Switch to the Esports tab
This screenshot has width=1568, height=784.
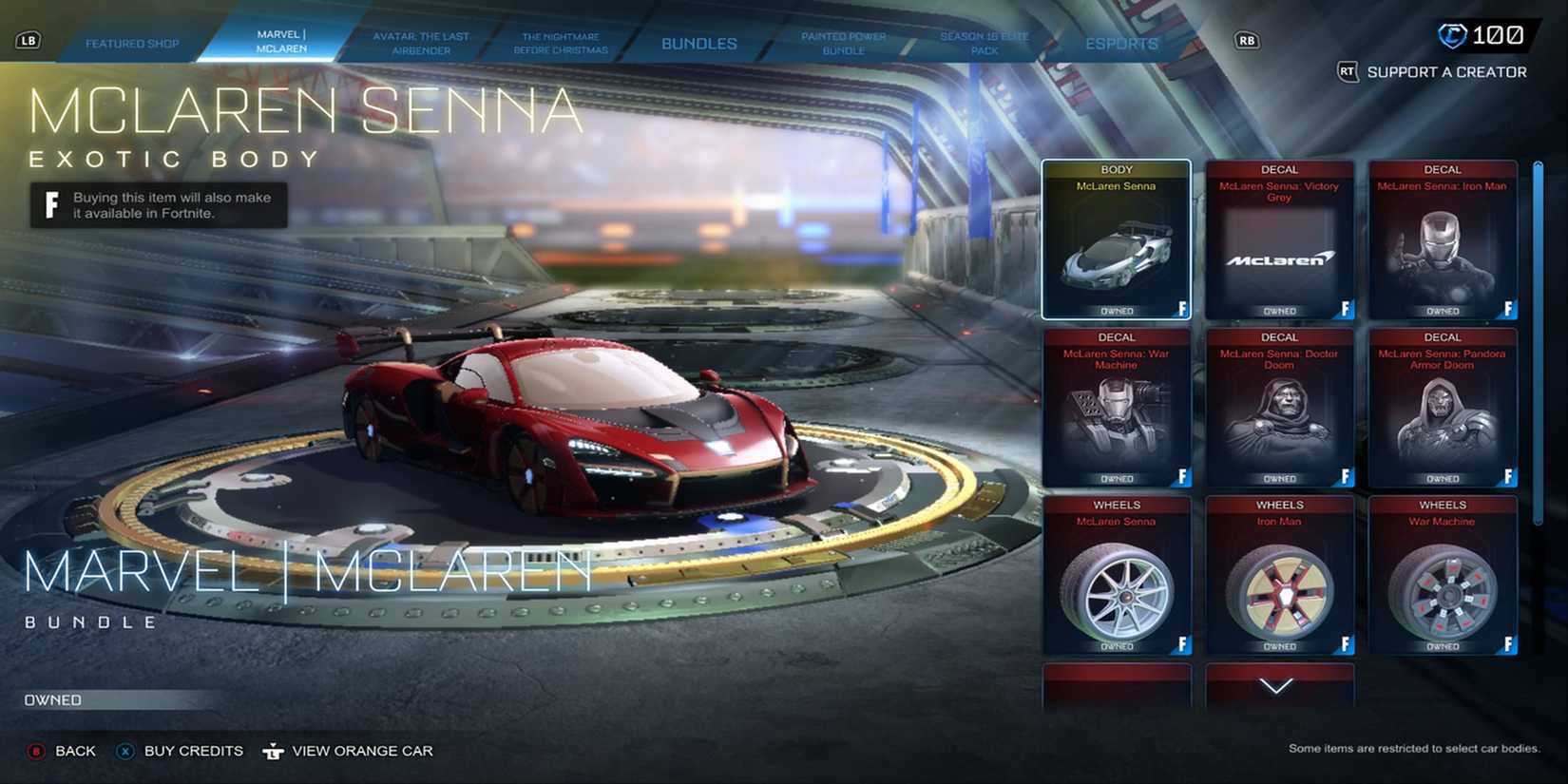[x=1121, y=43]
